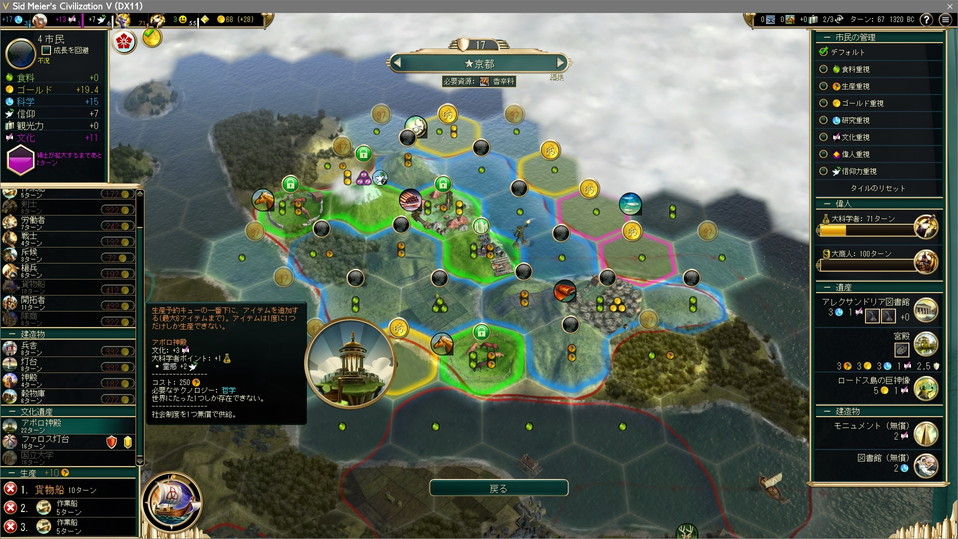Viewport: 958px width, 539px height.
Task: Open the help (?) button in top bar
Action: (x=926, y=19)
